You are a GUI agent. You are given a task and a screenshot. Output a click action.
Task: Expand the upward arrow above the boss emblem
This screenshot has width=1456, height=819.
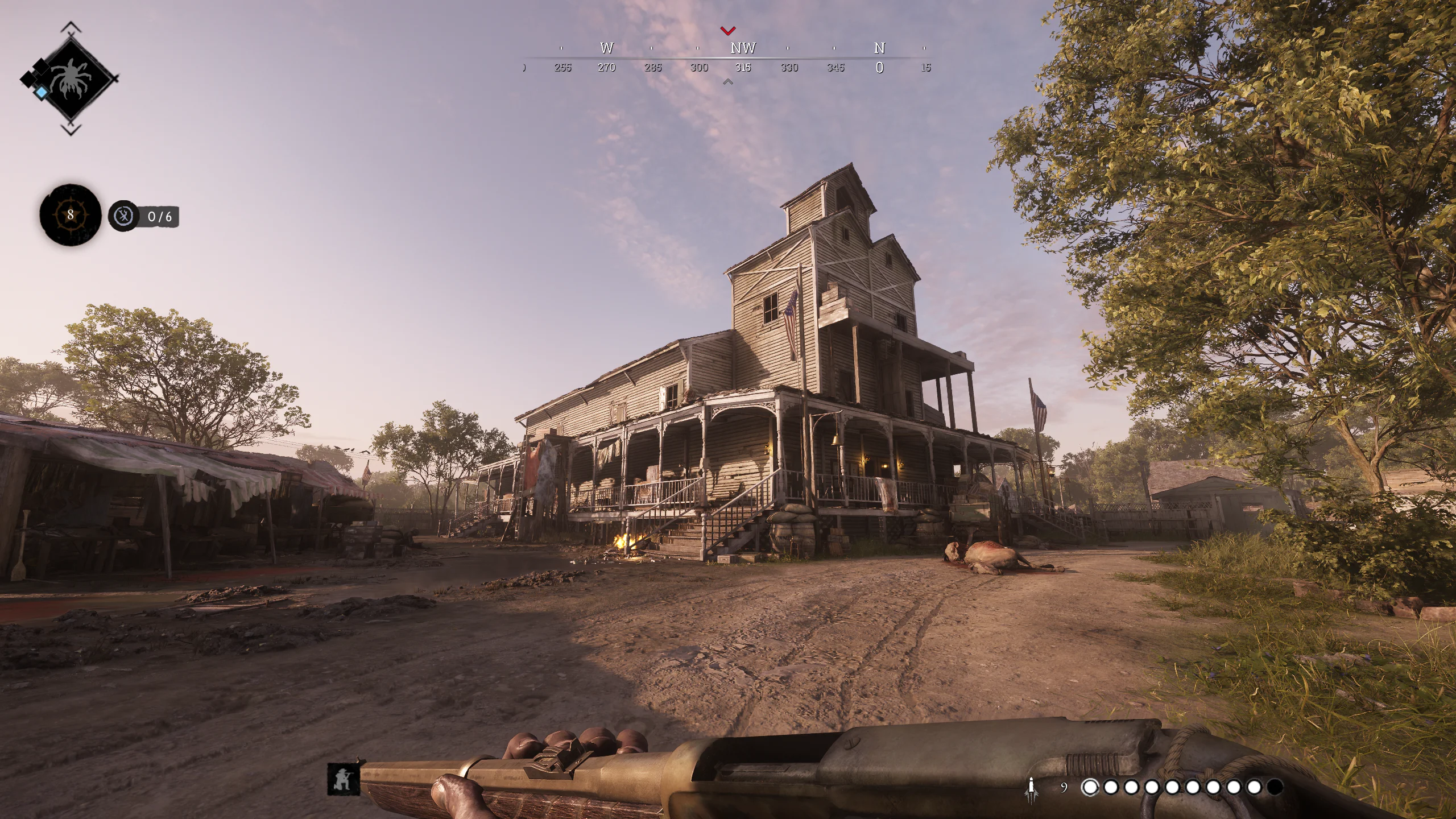pos(71,26)
